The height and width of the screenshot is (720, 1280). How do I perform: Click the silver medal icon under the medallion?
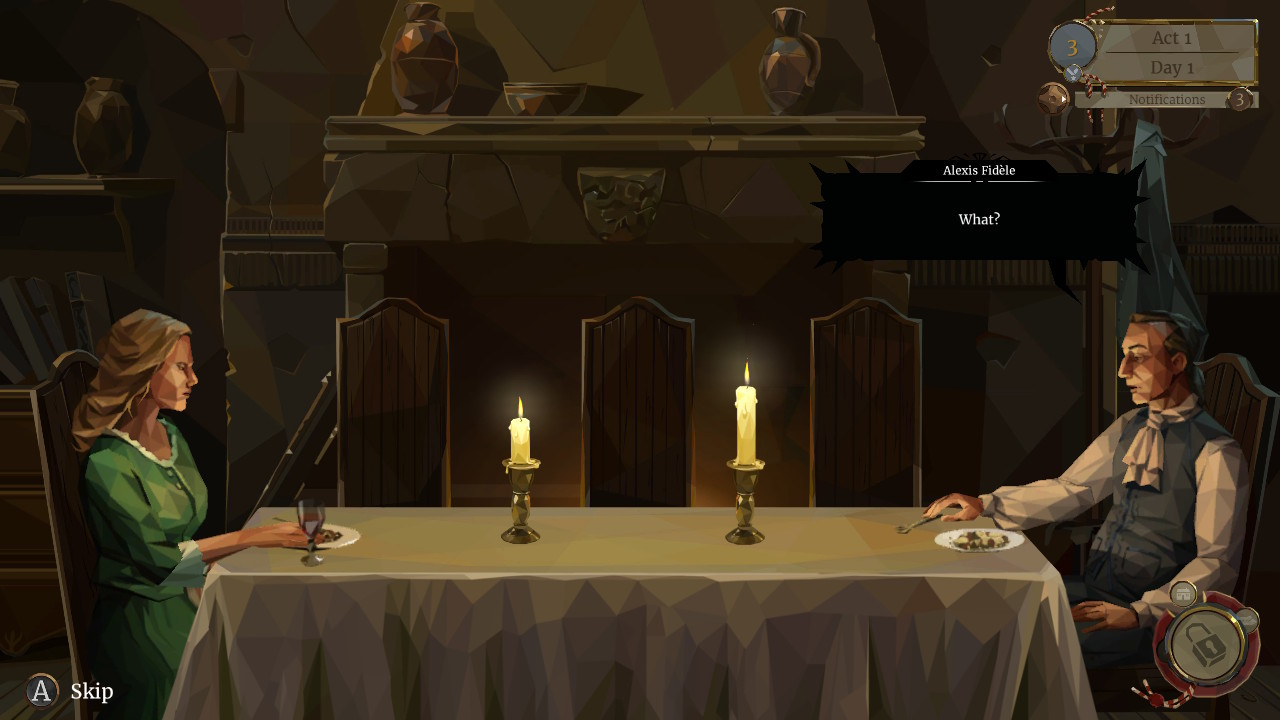(1073, 72)
